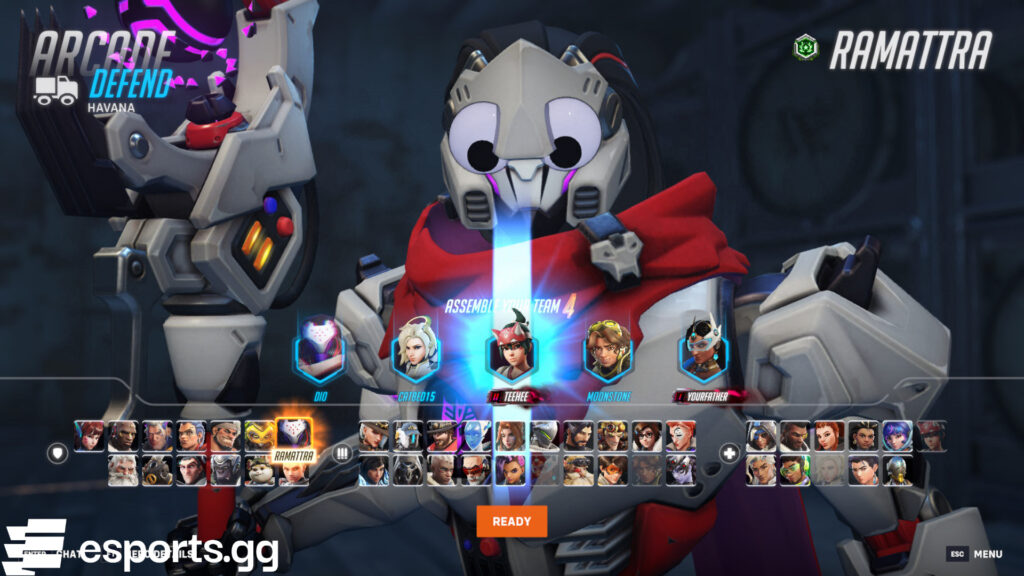The image size is (1024, 576).
Task: Choose Lucio from the support heroes
Action: click(x=795, y=470)
